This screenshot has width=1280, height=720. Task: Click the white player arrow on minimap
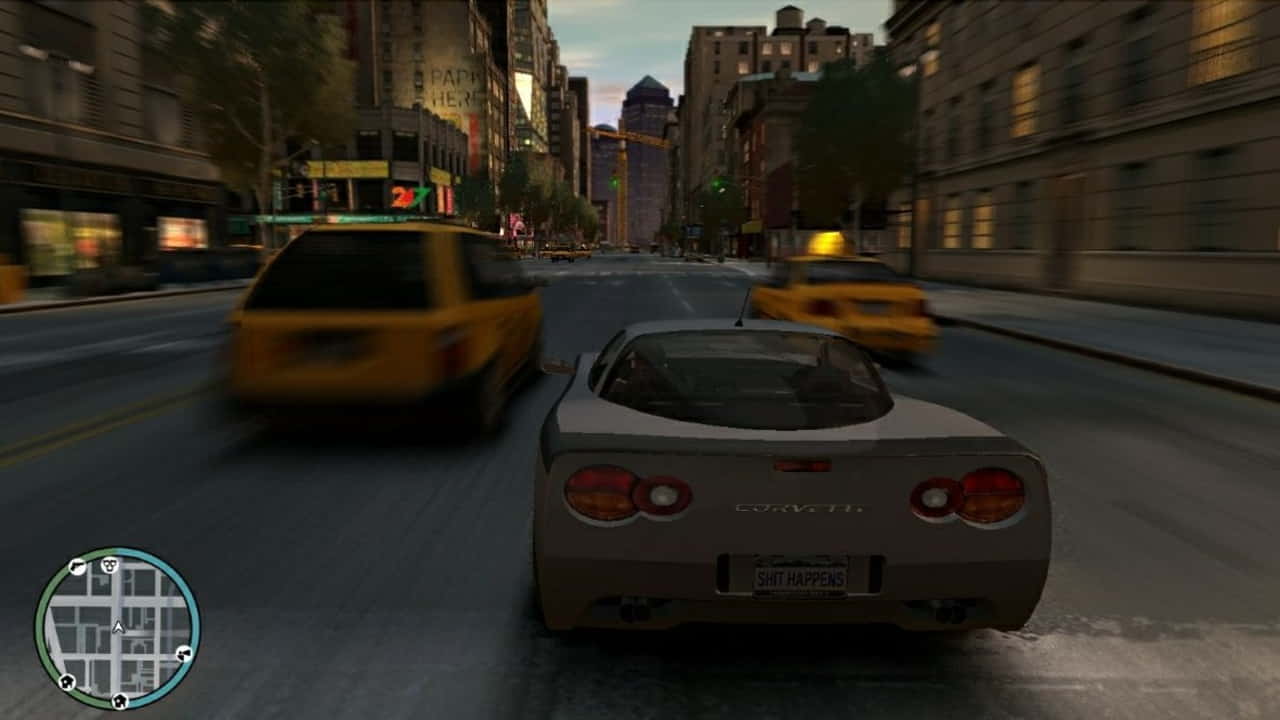118,628
